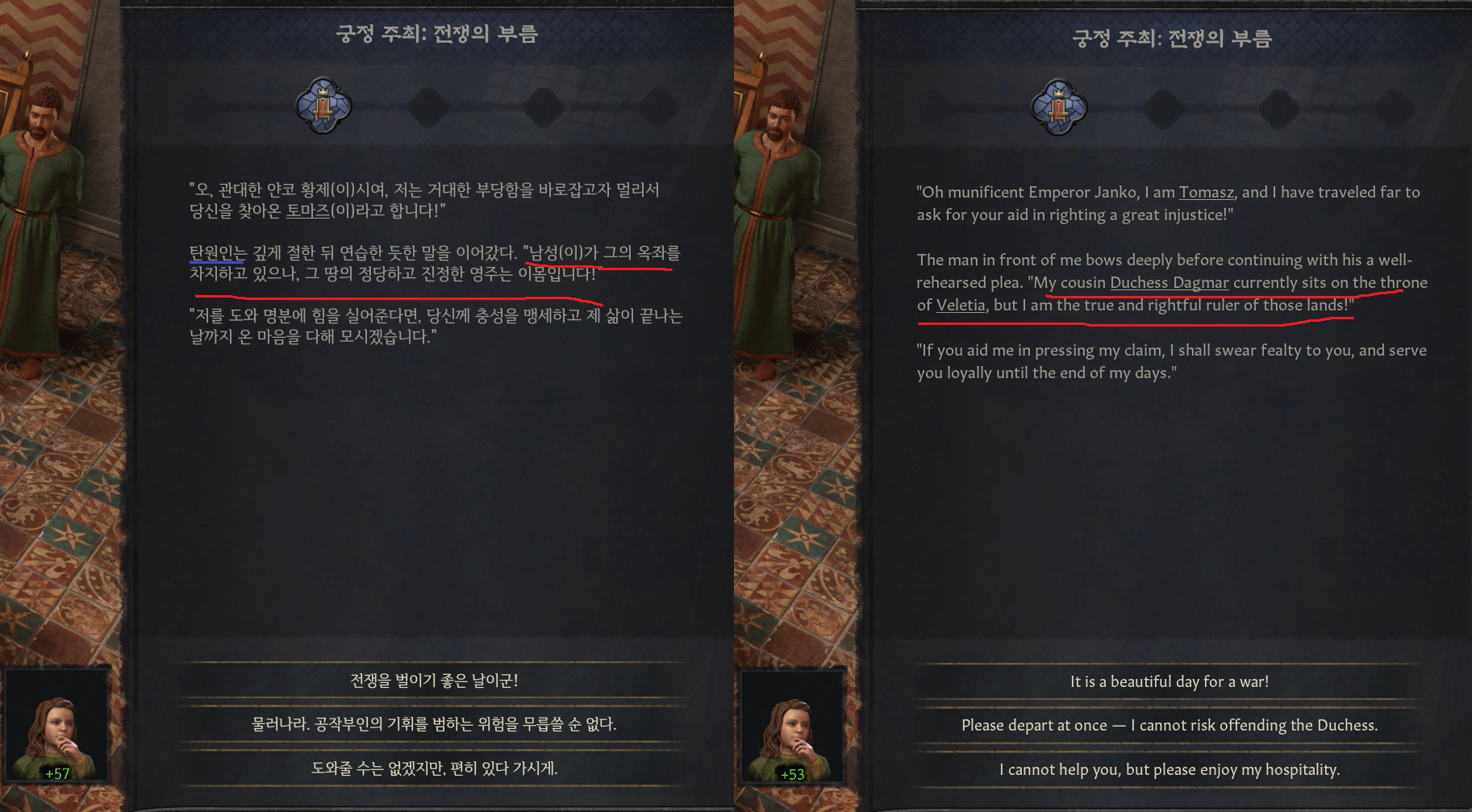
Task: Click the throne event chain icon
Action: pyautogui.click(x=324, y=105)
